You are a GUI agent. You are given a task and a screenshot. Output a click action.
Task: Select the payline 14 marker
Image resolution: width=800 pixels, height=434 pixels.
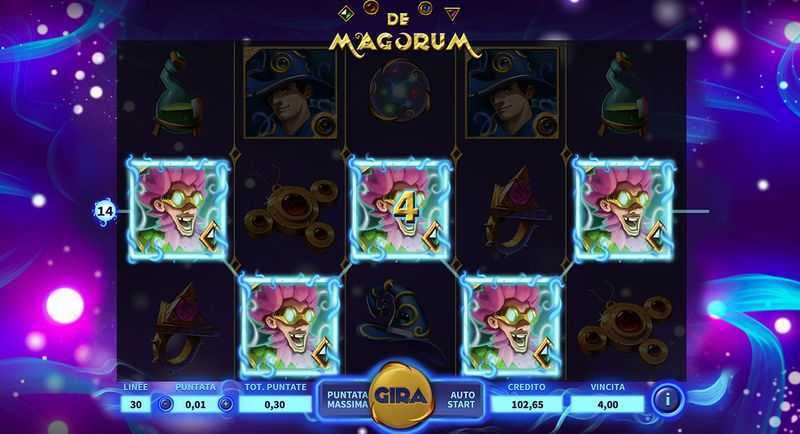[x=105, y=211]
